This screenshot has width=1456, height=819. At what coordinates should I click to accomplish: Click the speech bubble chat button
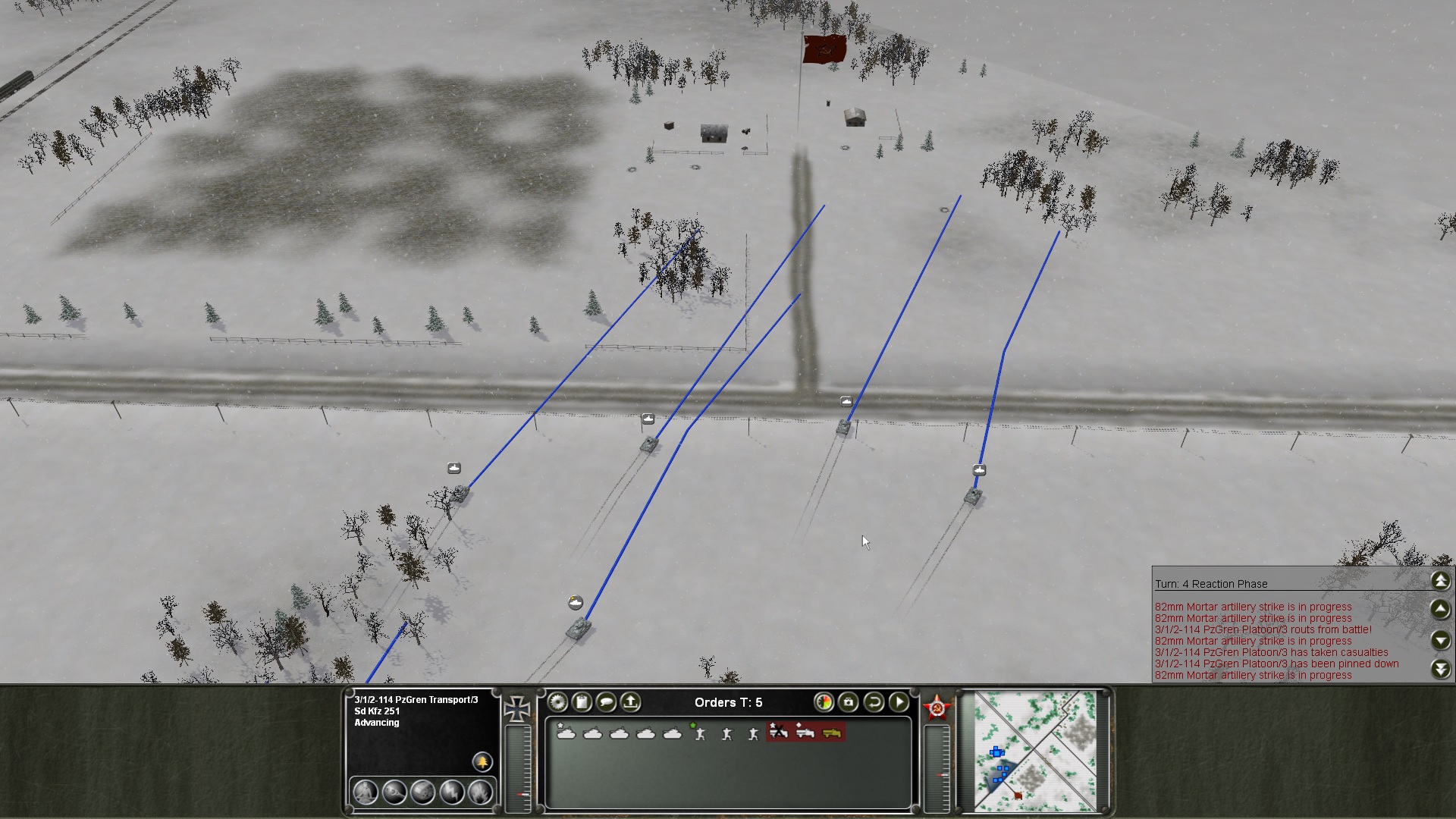click(x=606, y=702)
